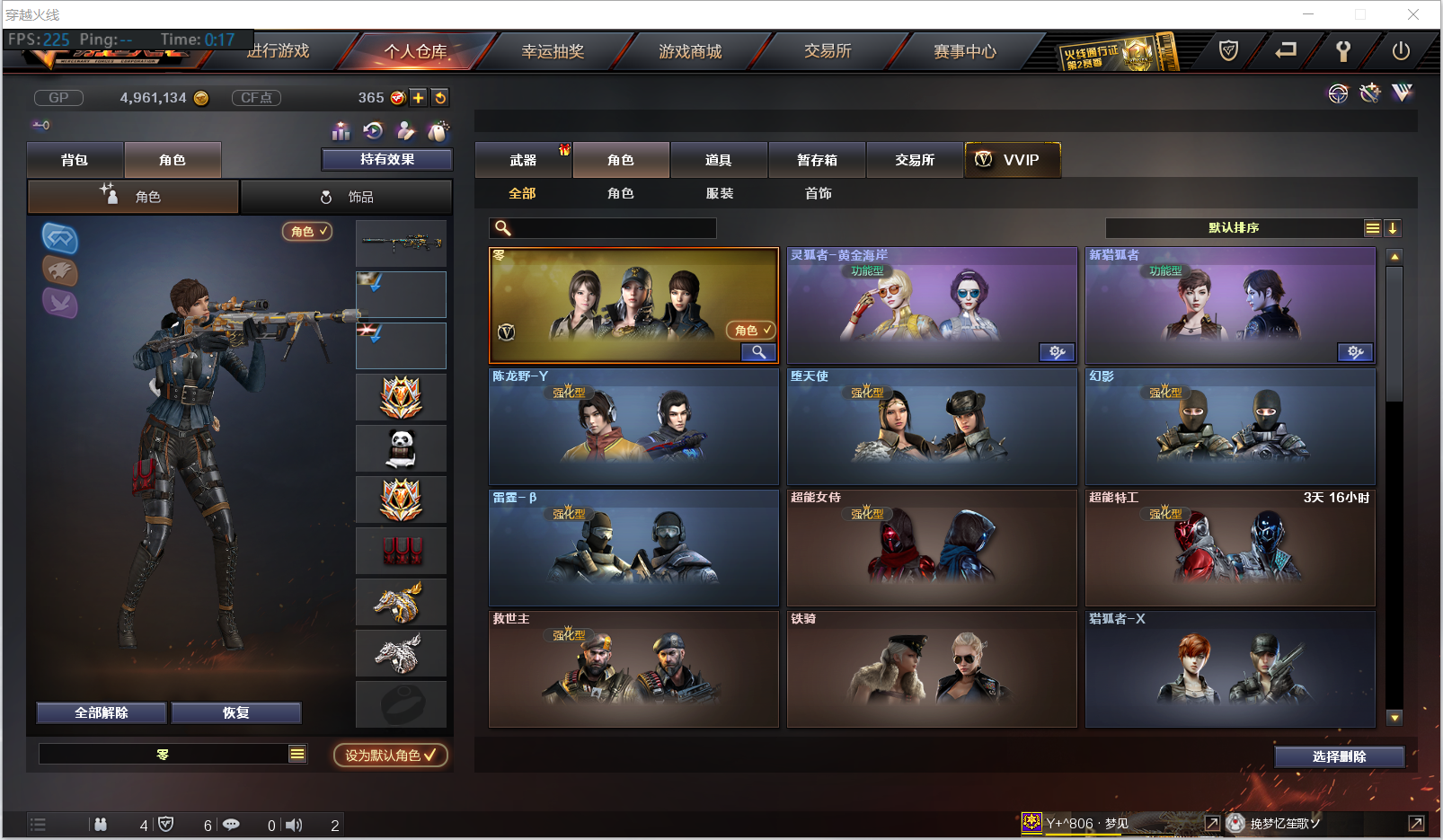Click the gear toggle on 灵狐者-黄金海岸 card
Screen dimensions: 1443x840
(1058, 353)
